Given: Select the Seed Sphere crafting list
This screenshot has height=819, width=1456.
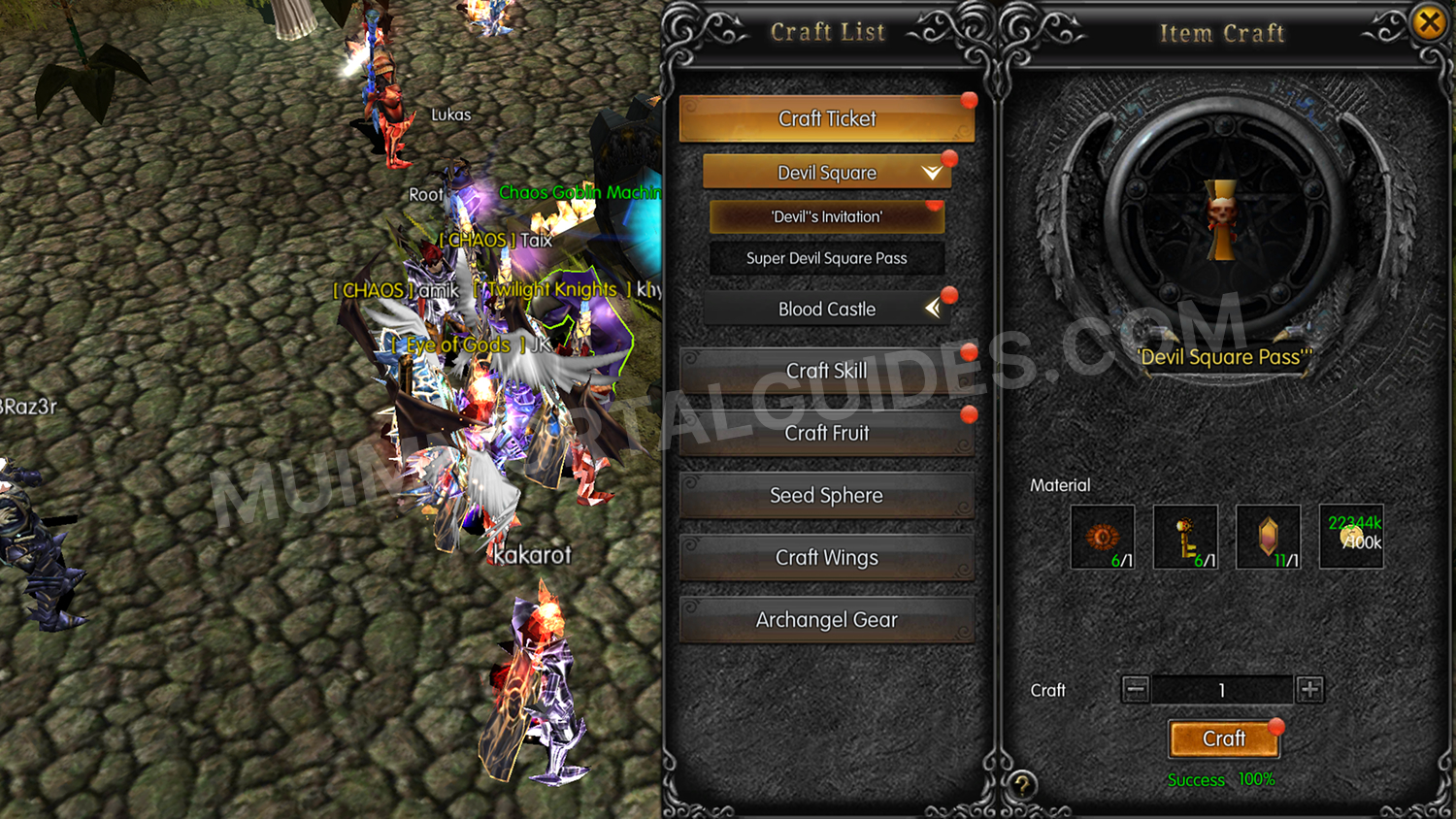Looking at the screenshot, I should click(x=827, y=495).
